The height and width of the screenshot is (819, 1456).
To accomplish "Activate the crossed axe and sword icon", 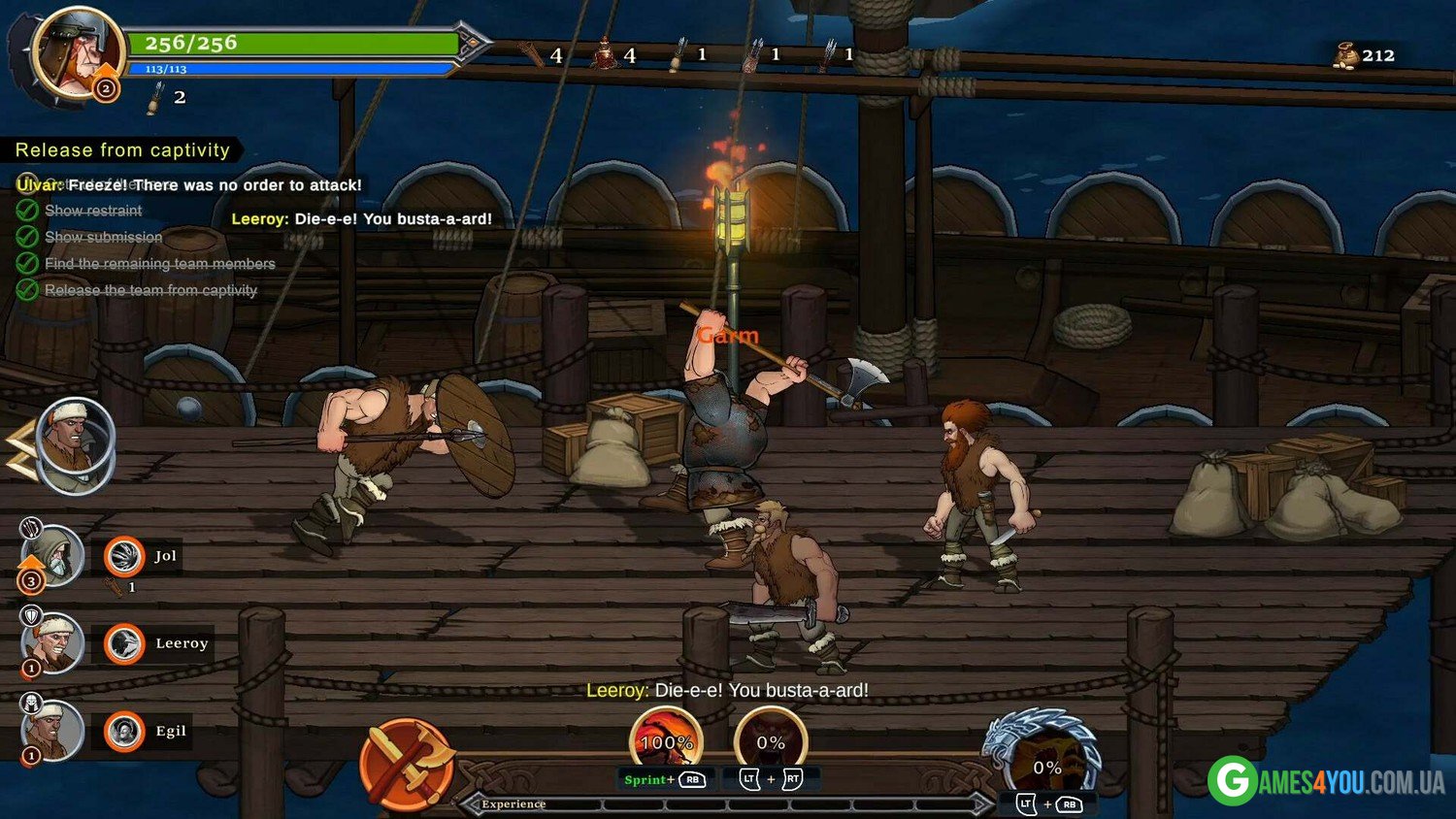I will coord(408,765).
